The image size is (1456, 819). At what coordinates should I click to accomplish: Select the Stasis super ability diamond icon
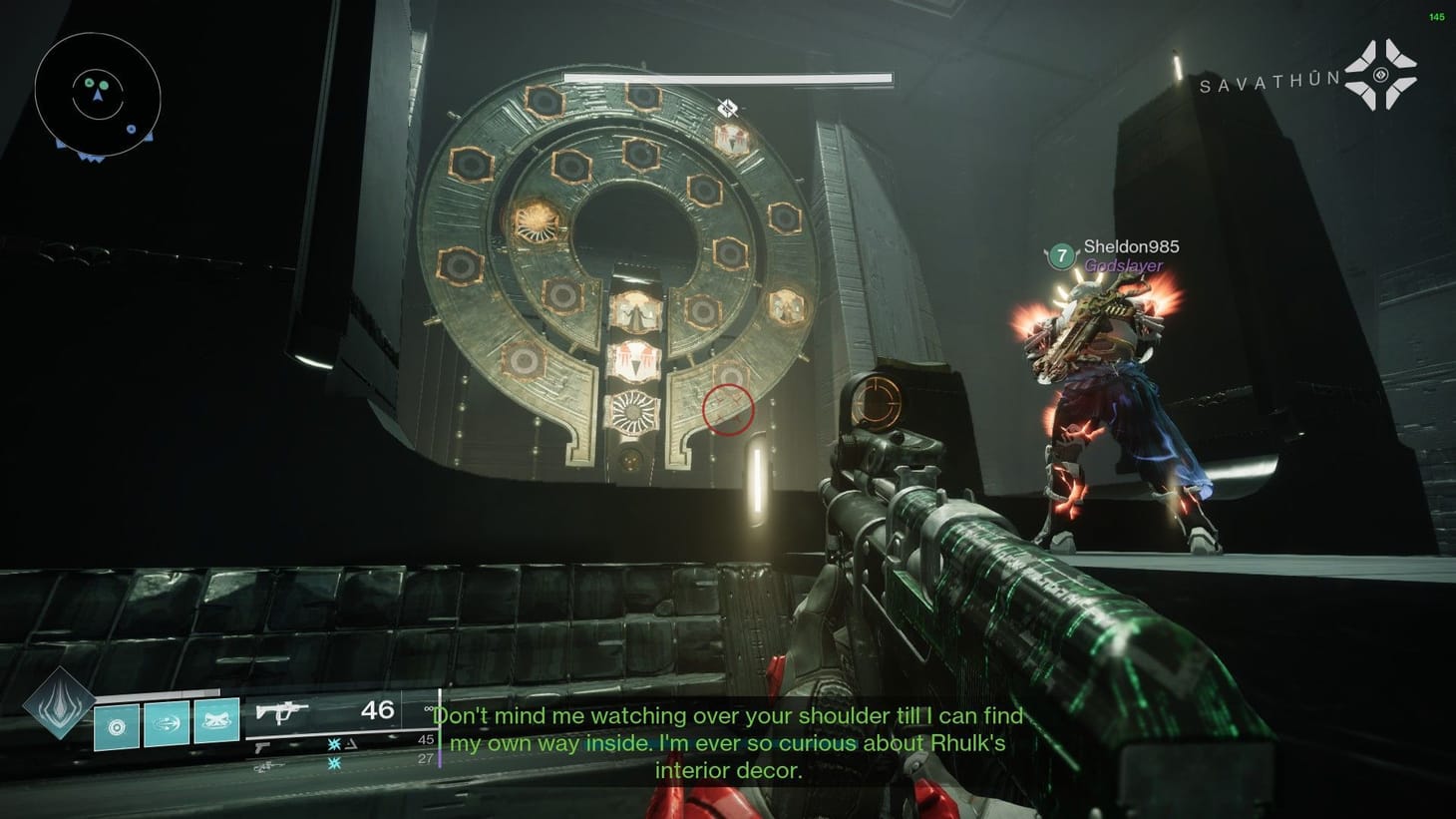click(x=58, y=710)
